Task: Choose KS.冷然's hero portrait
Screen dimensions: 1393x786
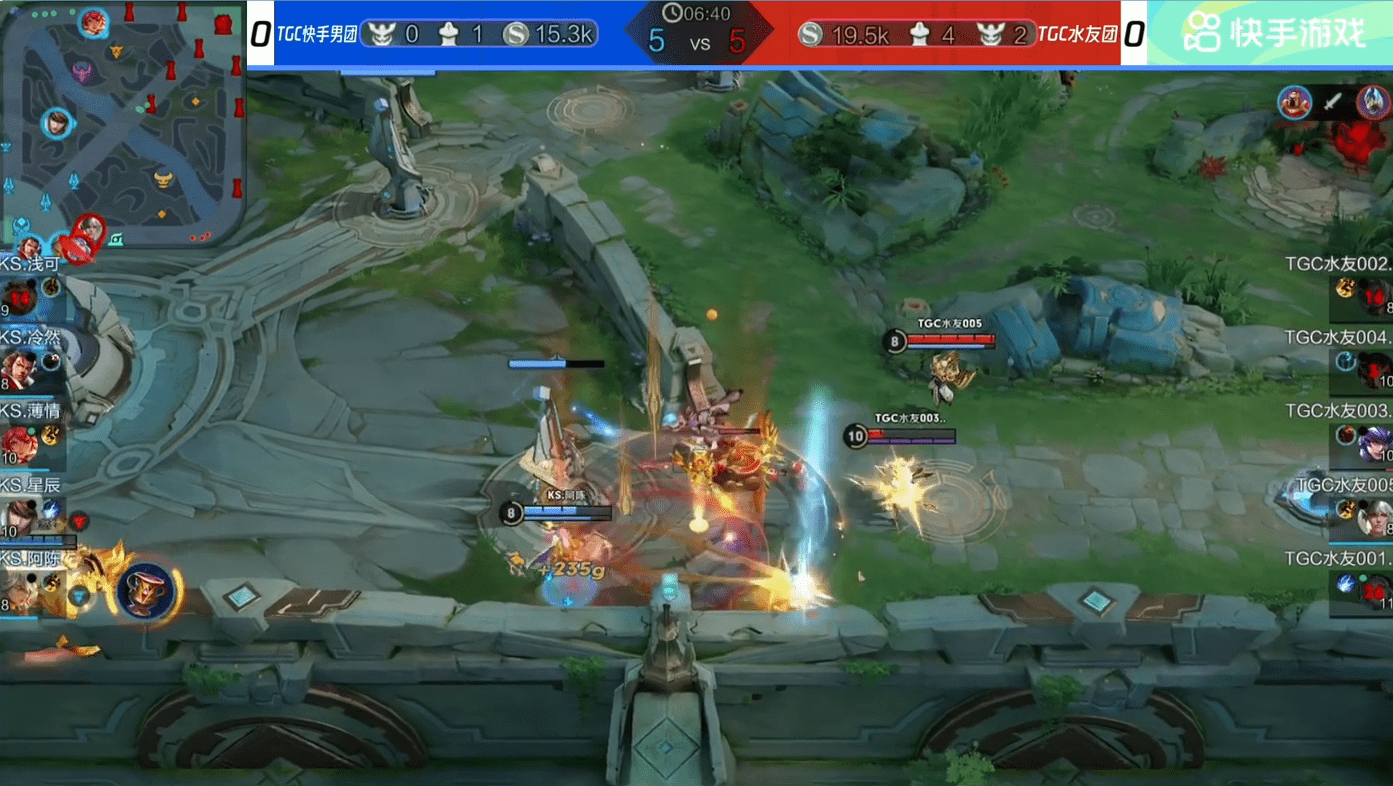Action: [18, 368]
